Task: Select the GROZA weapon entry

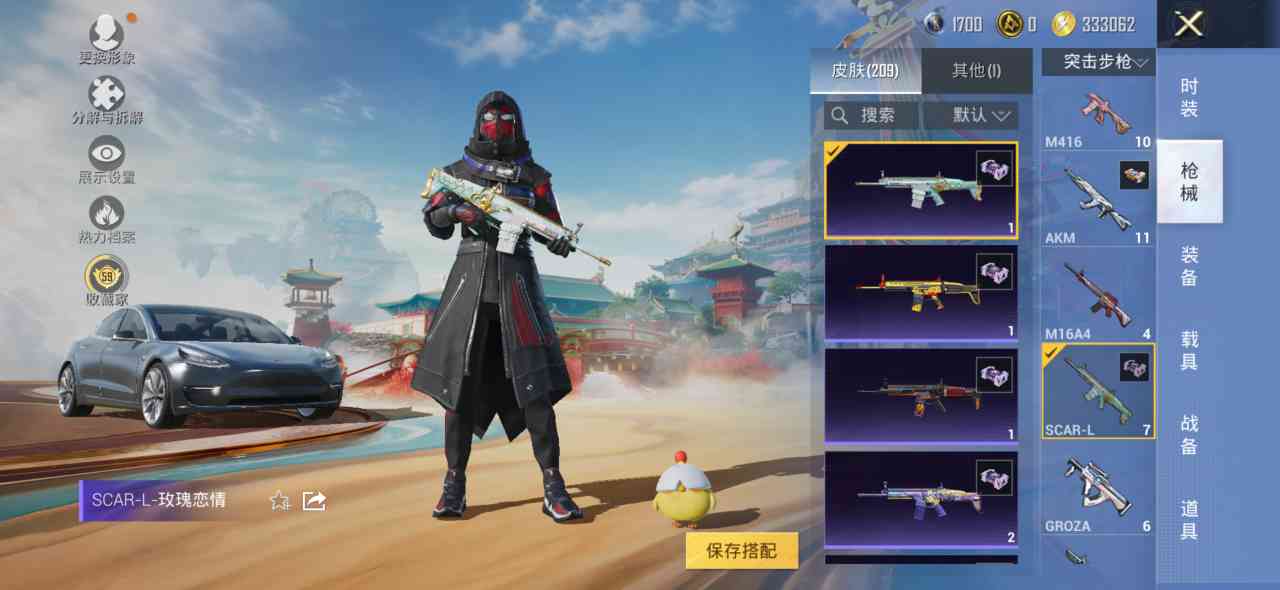Action: click(1098, 491)
